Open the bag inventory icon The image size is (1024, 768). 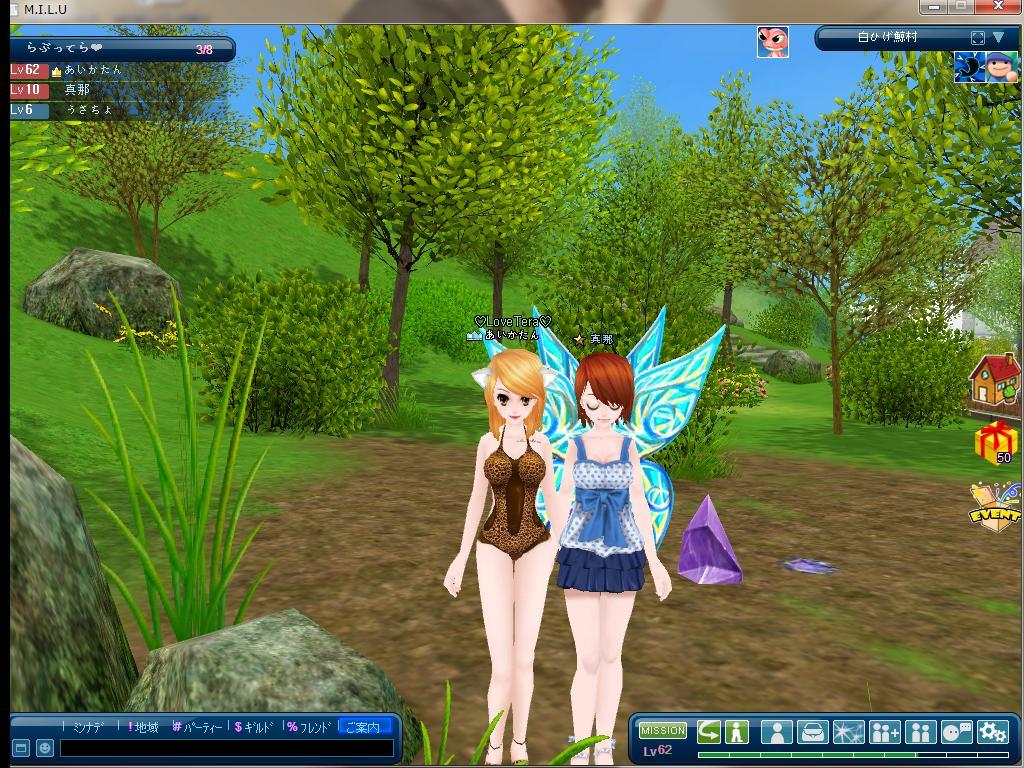812,732
